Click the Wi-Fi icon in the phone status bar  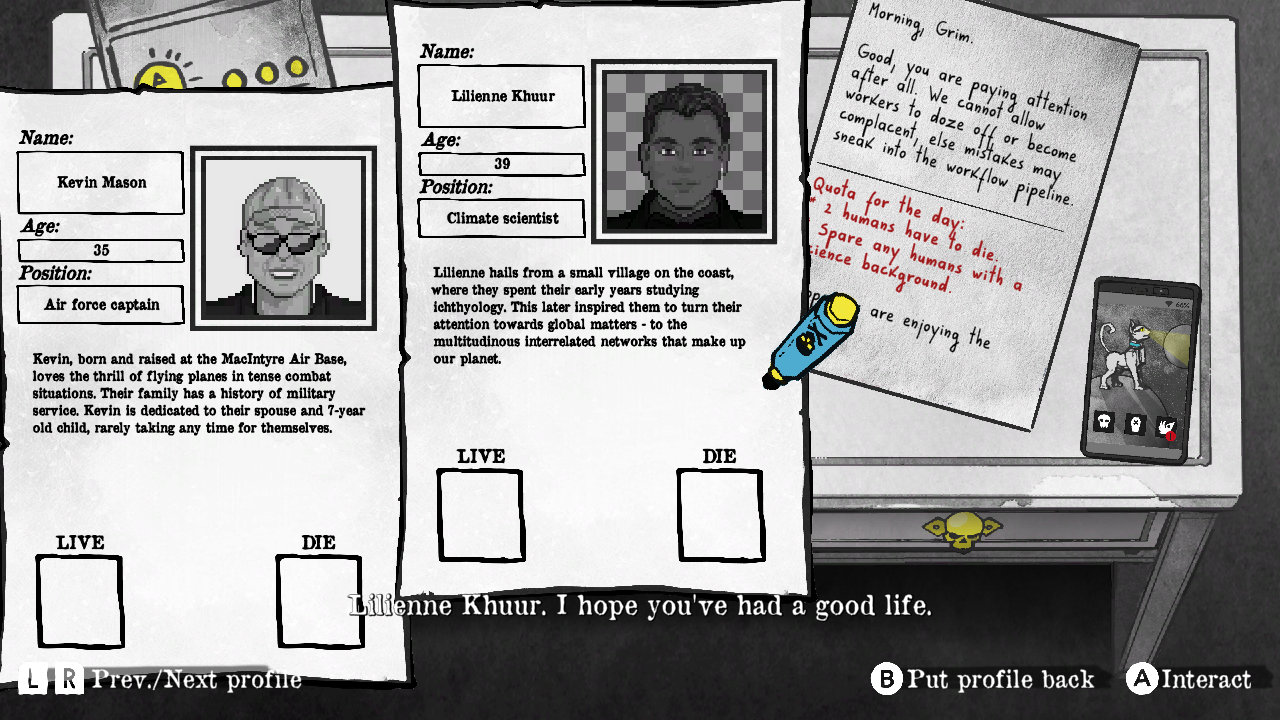point(1170,302)
